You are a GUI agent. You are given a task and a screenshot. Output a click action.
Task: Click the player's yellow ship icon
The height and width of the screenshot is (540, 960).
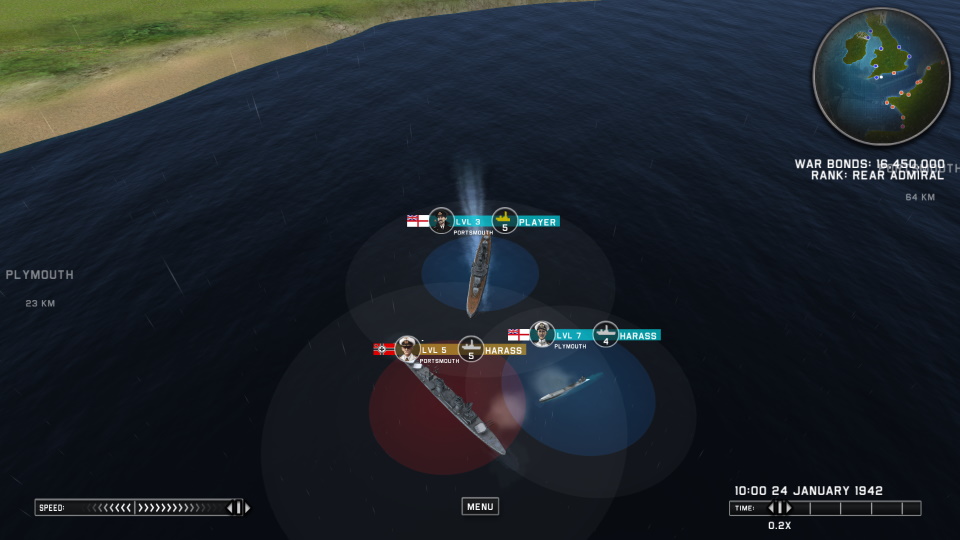point(505,220)
